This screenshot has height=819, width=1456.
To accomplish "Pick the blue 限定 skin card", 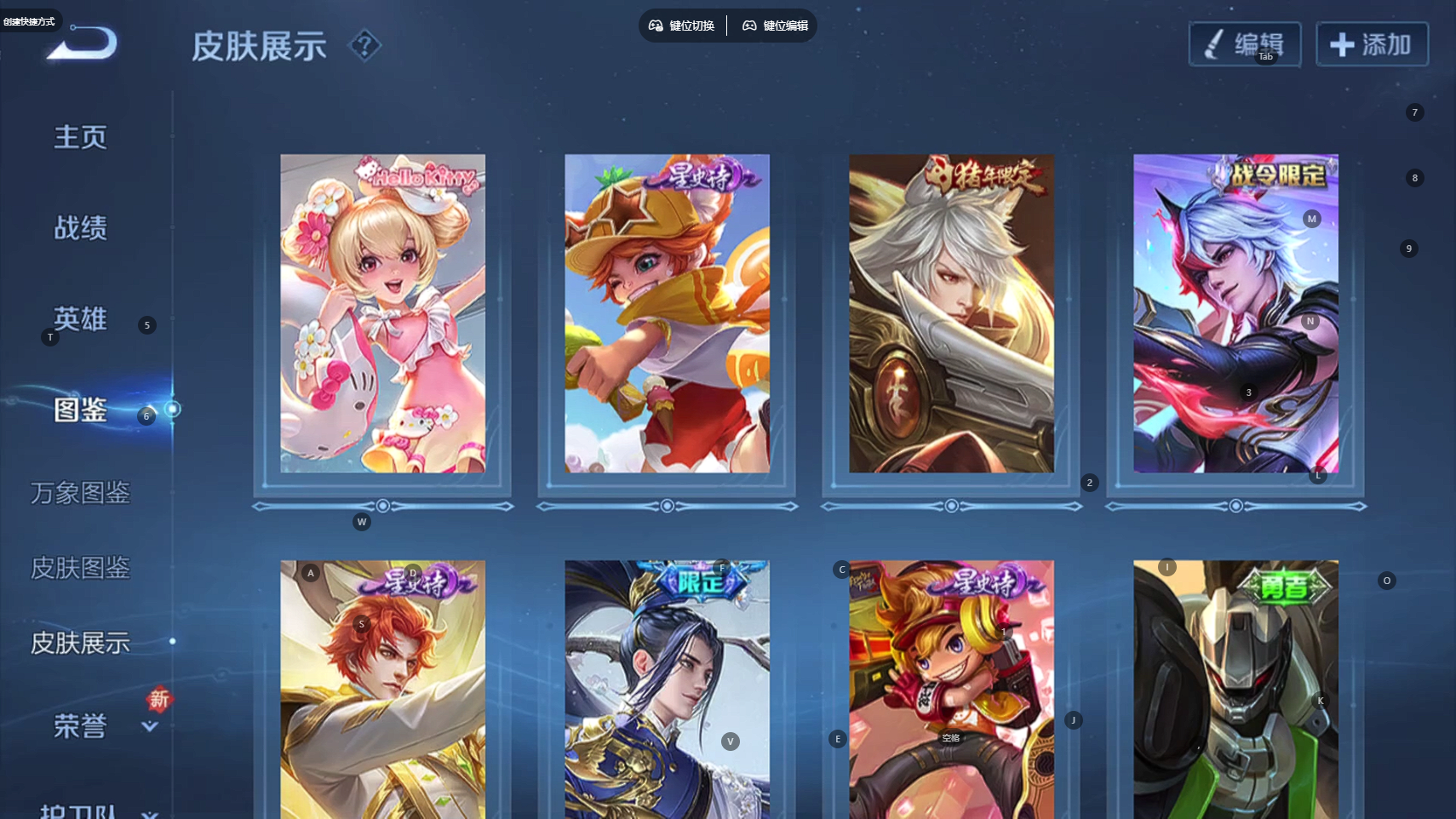I will pyautogui.click(x=667, y=690).
